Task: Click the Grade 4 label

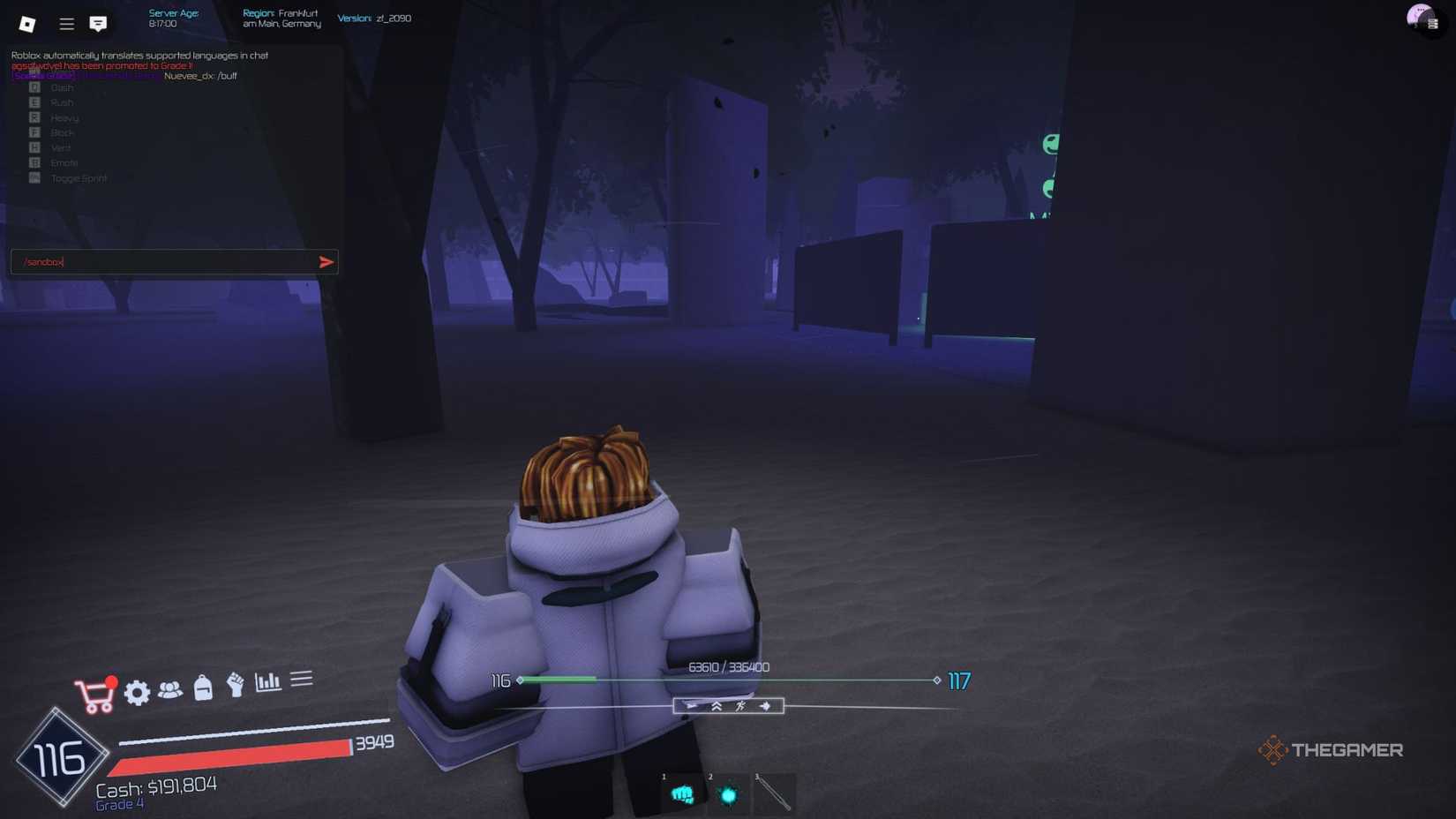Action: (x=119, y=804)
